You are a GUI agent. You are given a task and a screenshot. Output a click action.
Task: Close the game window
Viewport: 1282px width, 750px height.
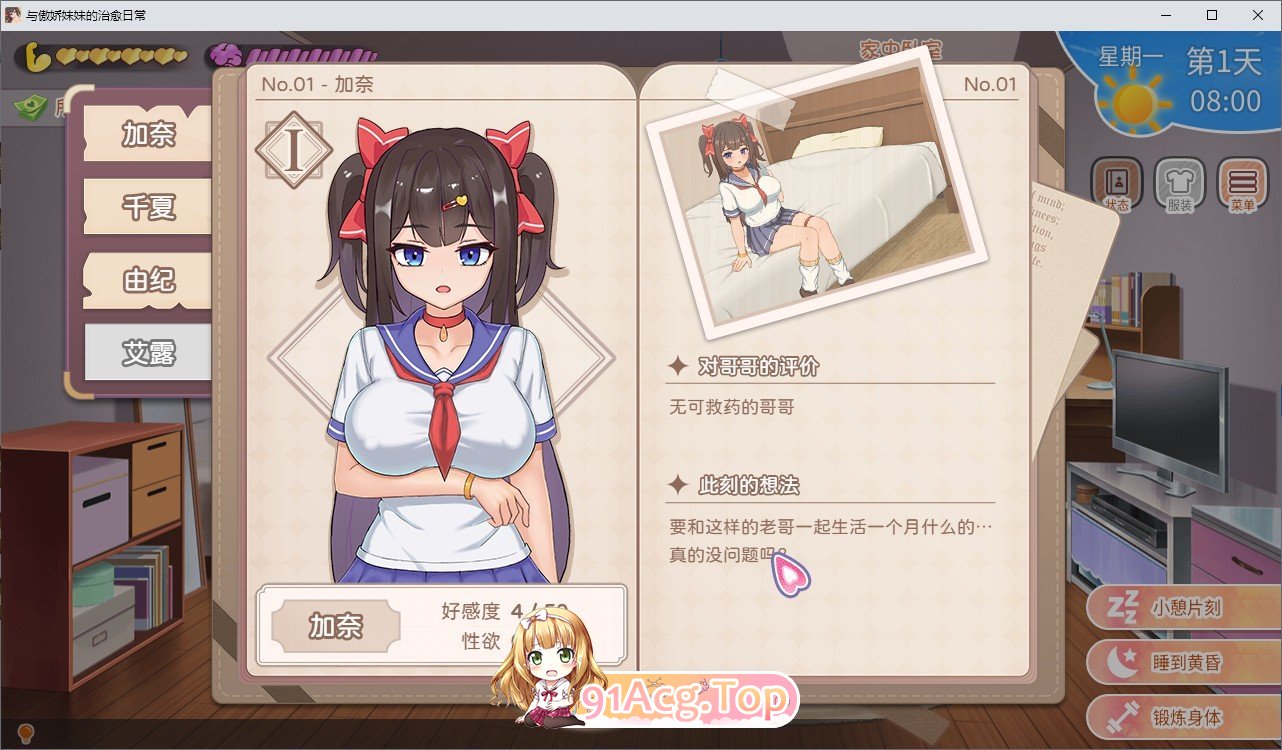coord(1258,15)
